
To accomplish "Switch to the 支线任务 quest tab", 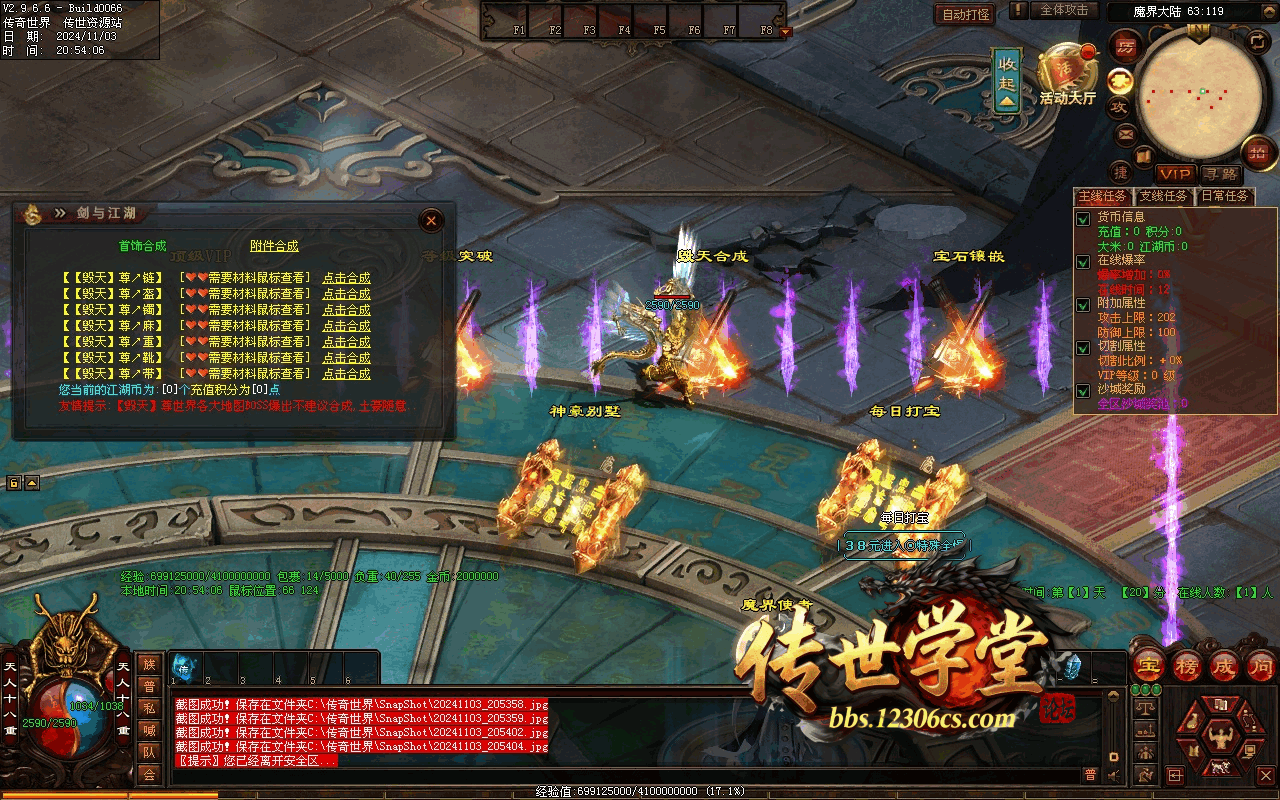I will 1163,196.
